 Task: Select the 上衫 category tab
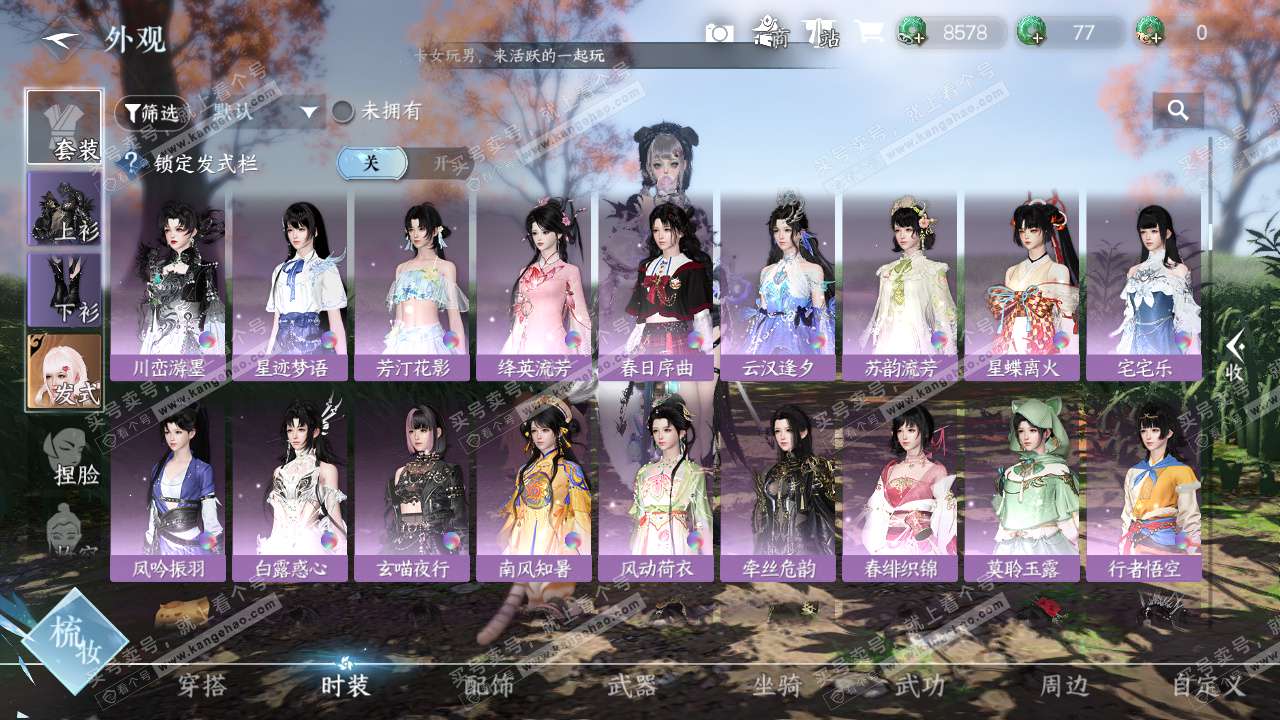click(x=65, y=208)
